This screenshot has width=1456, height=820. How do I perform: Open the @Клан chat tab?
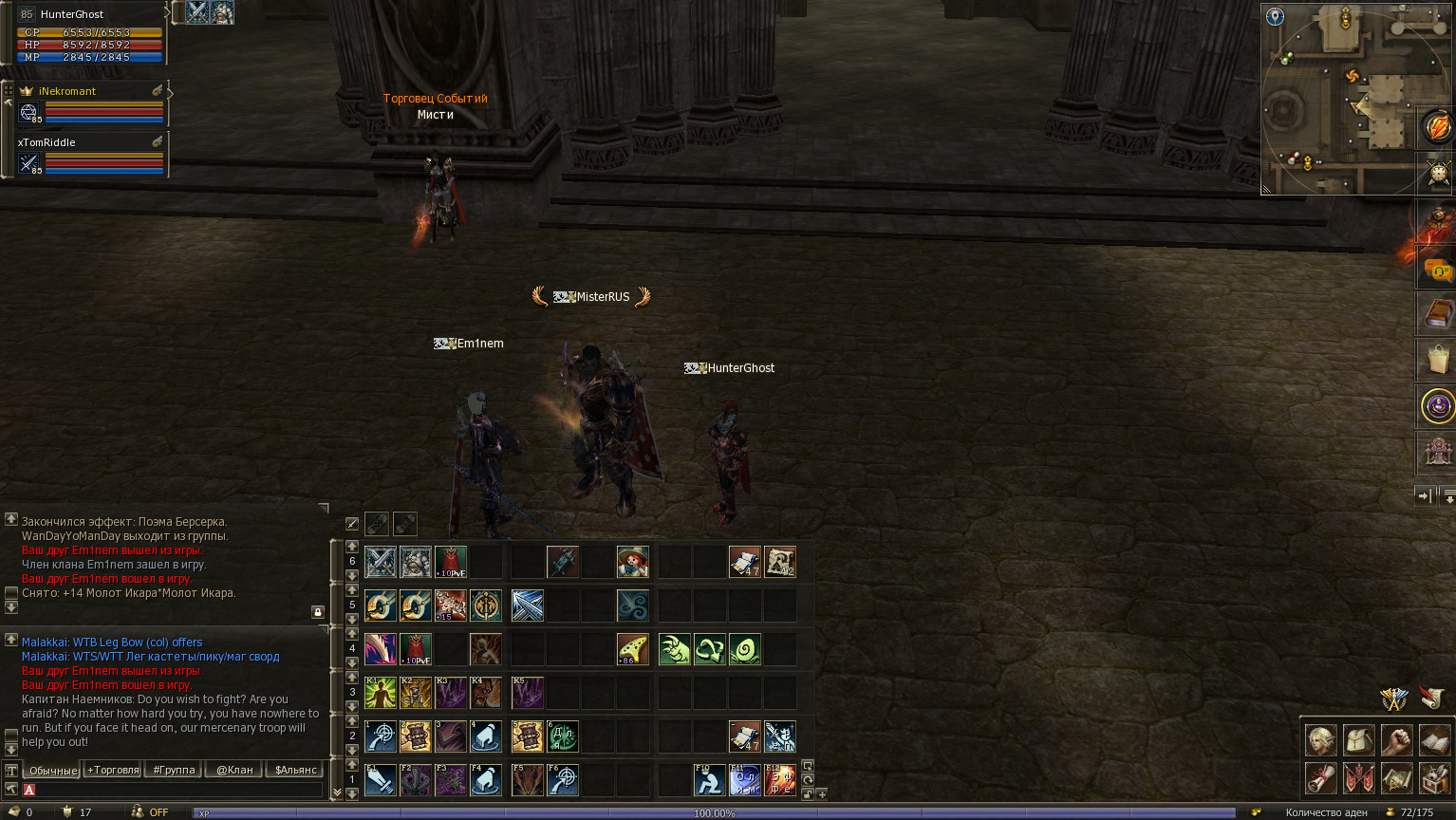coord(234,770)
